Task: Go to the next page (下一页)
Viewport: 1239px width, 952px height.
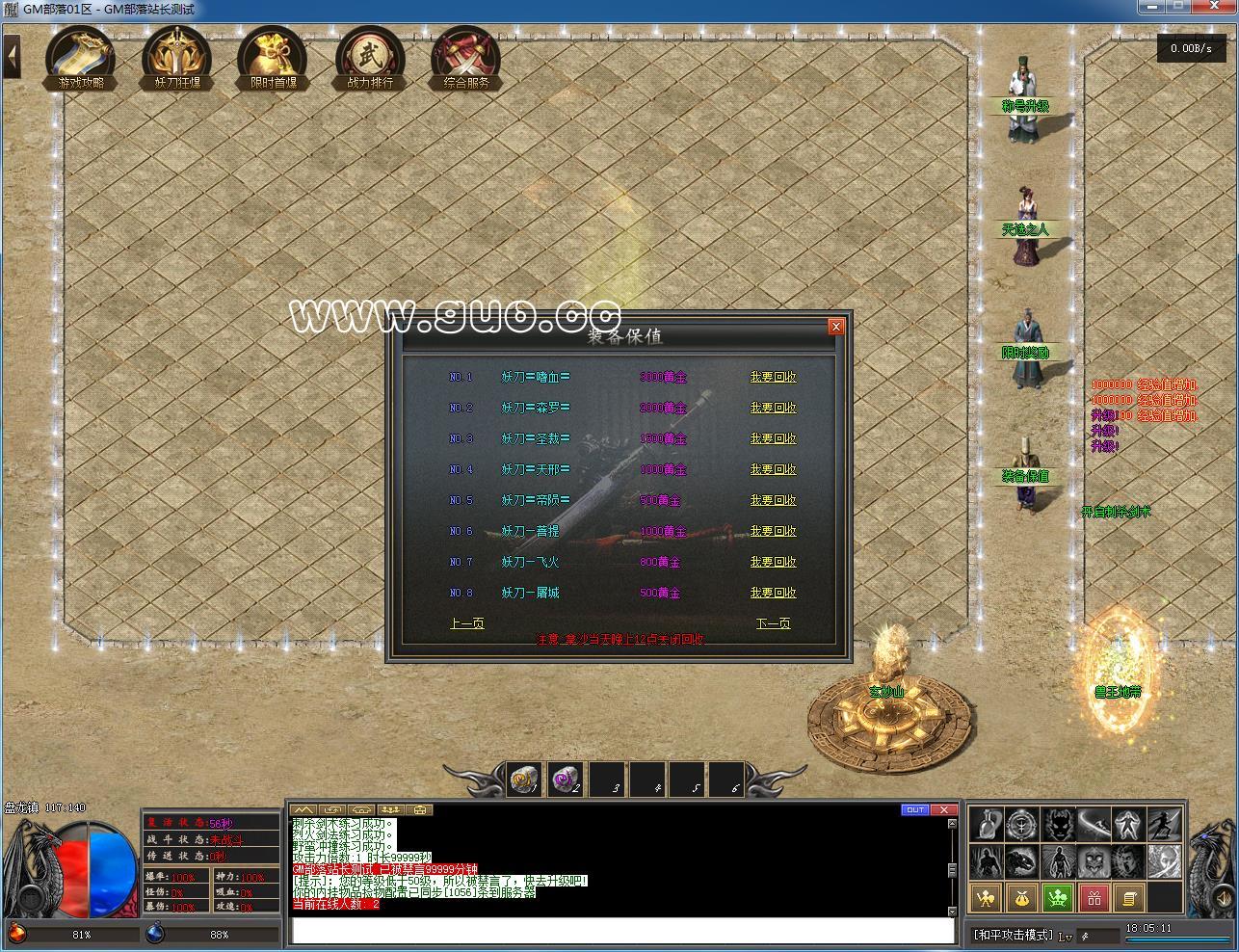Action: (773, 623)
